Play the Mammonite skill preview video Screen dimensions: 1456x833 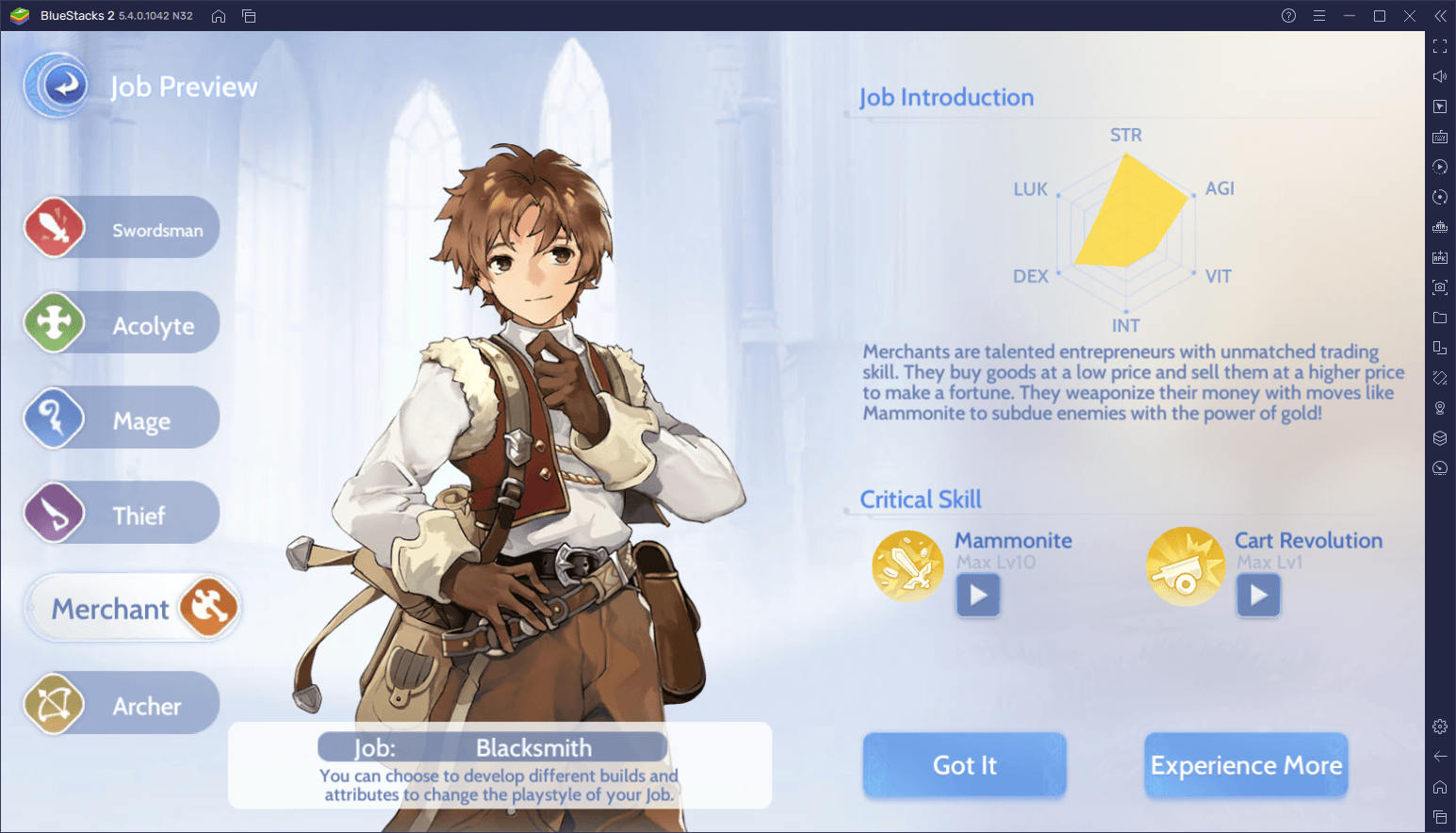pyautogui.click(x=977, y=595)
